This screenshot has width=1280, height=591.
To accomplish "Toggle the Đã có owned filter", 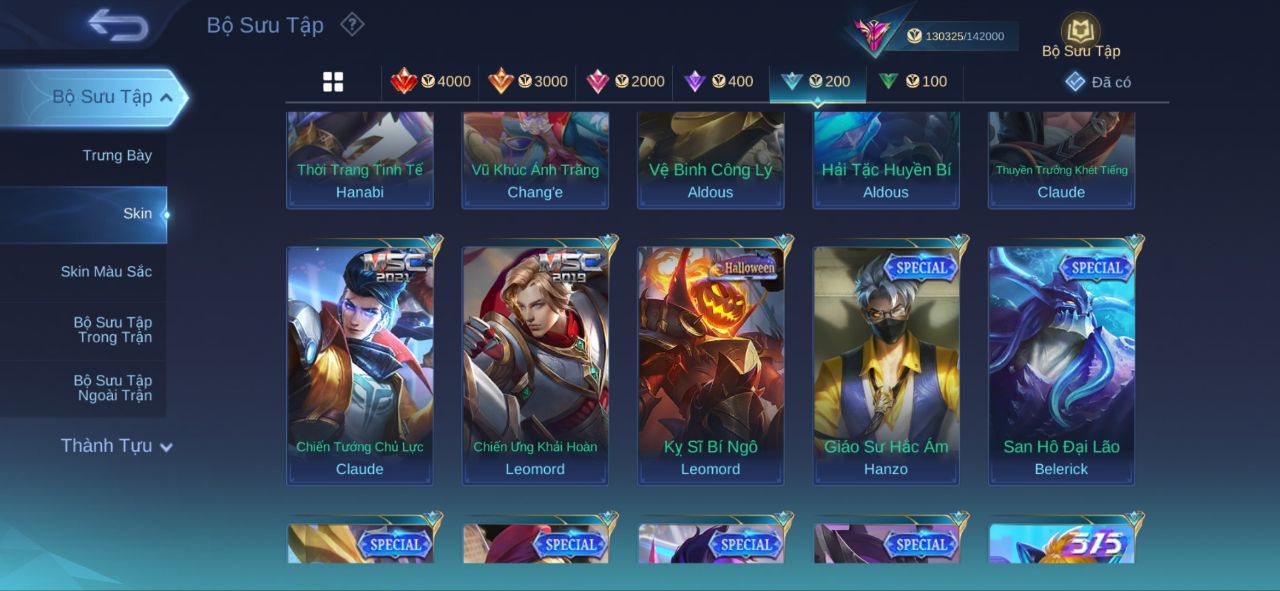I will tap(1098, 82).
